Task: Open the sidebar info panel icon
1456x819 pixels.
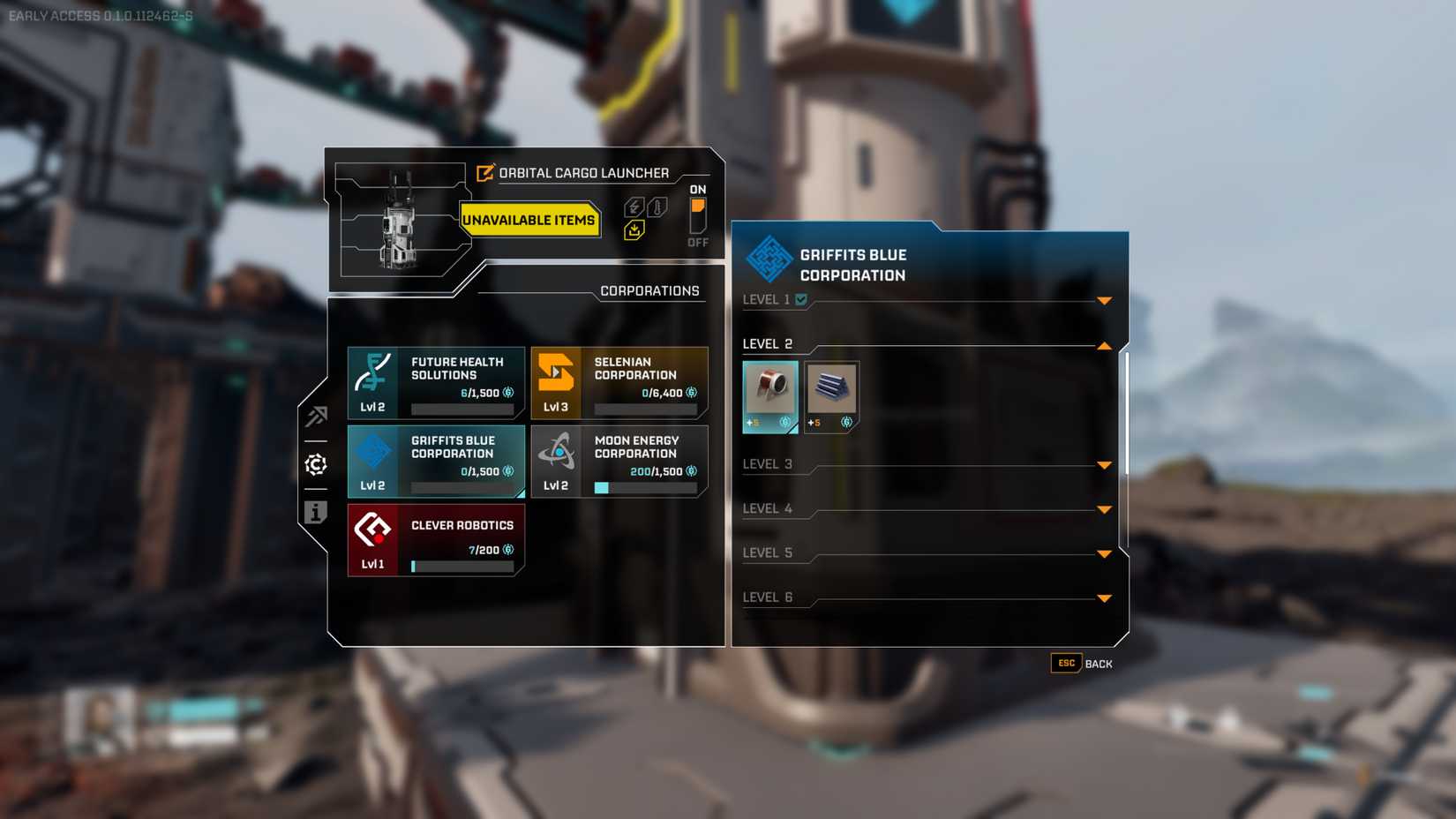Action: 315,513
